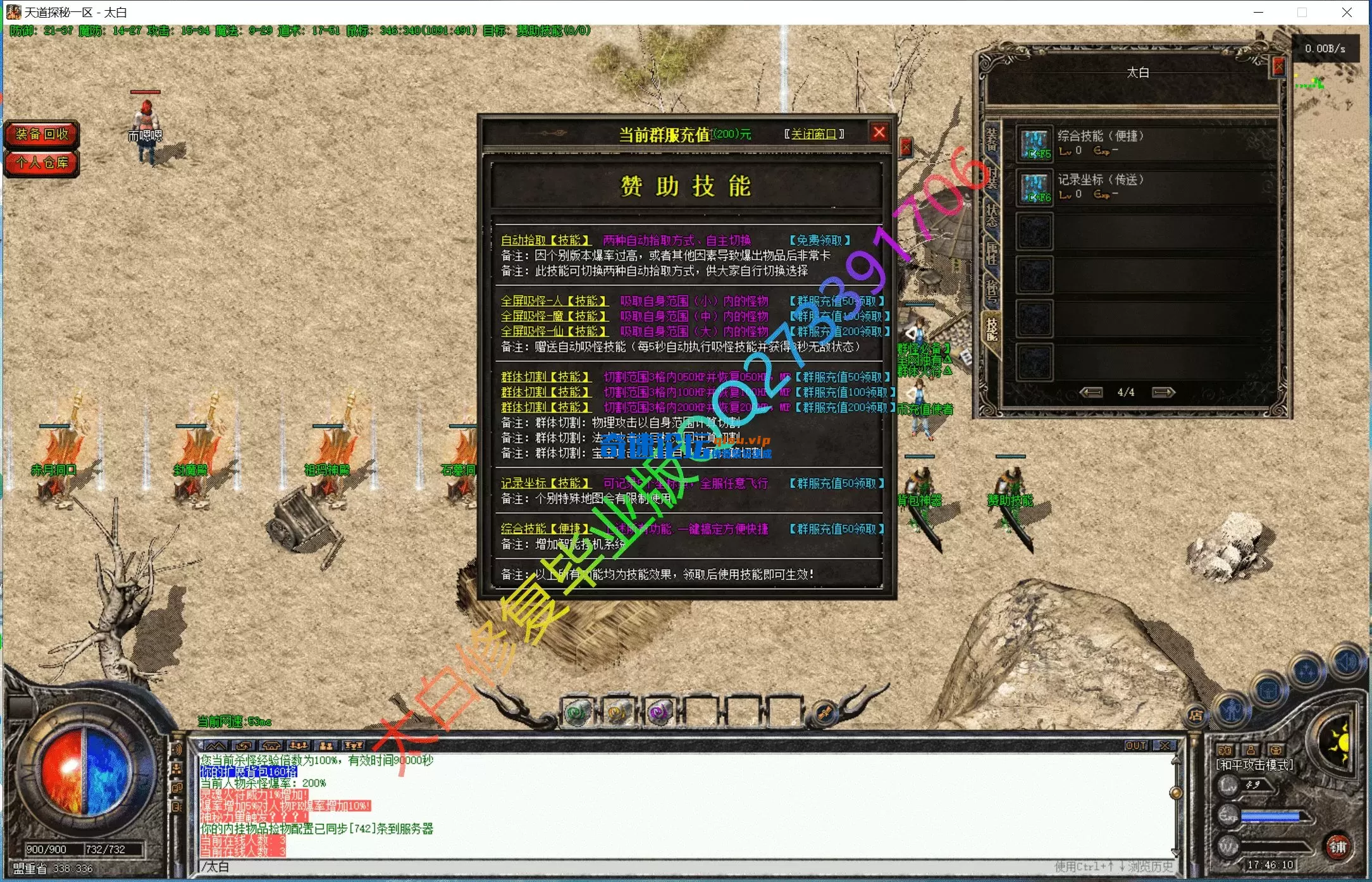1372x882 pixels.
Task: Minimize the game window
Action: [x=1258, y=12]
